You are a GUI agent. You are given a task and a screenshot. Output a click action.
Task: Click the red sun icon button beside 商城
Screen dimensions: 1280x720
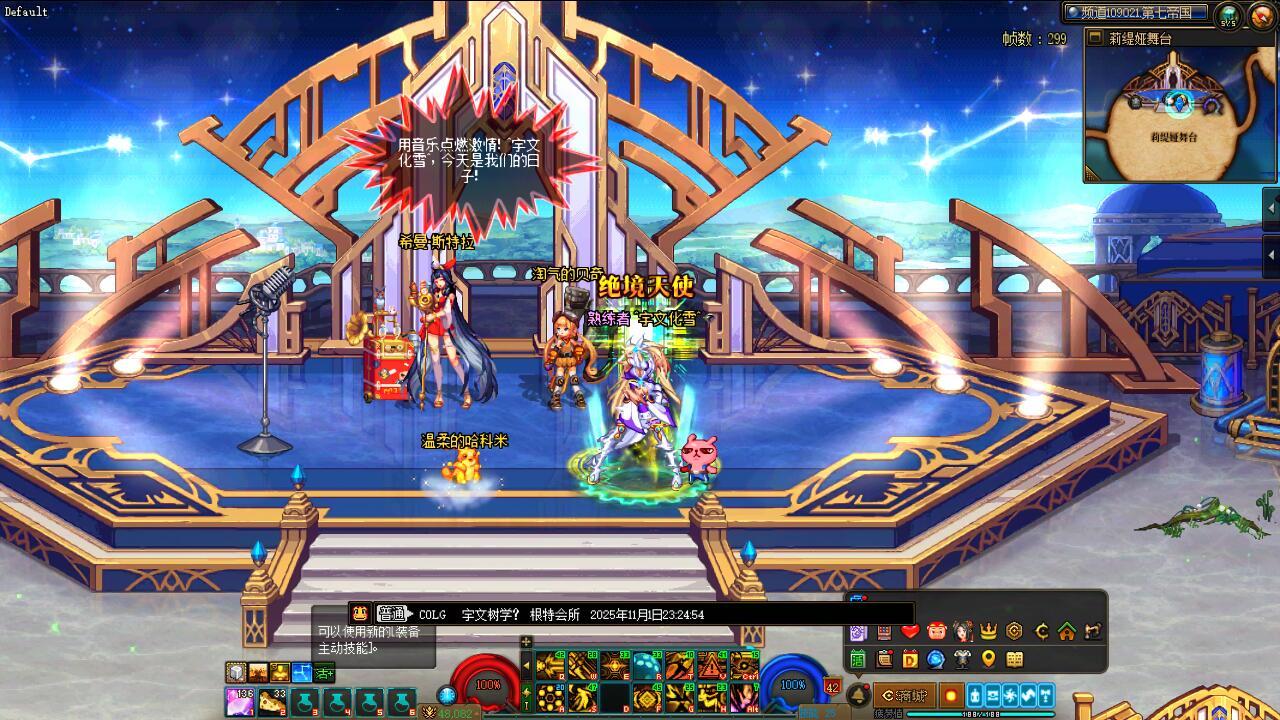coord(950,696)
